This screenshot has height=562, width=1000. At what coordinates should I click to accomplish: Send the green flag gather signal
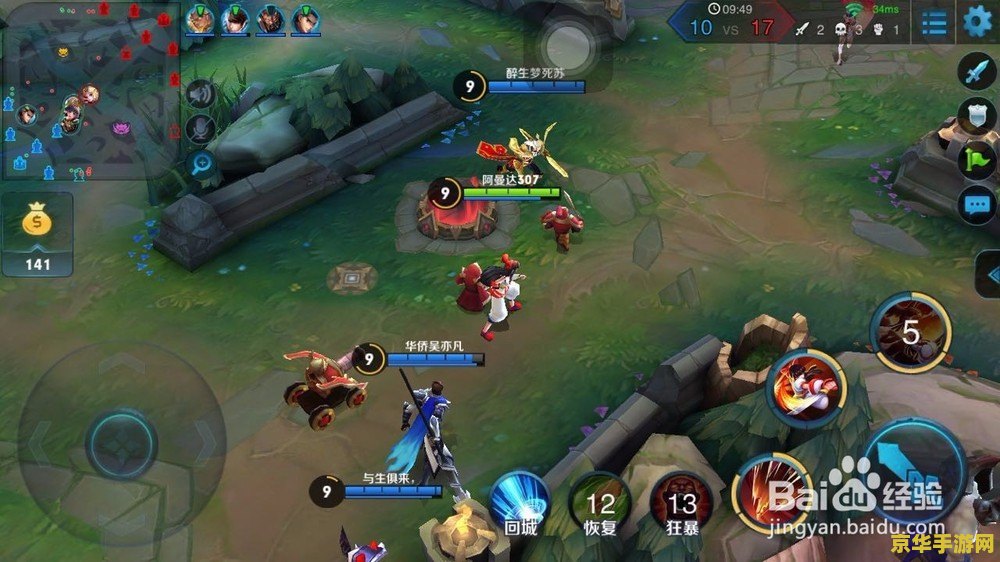pyautogui.click(x=975, y=160)
